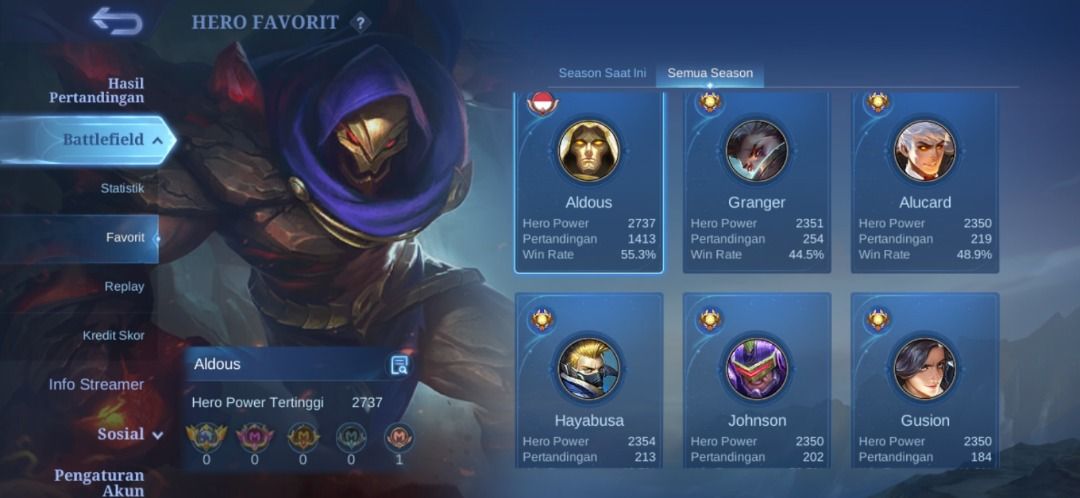Viewport: 1080px width, 498px height.
Task: Open the Kredit Skor submenu
Action: (113, 336)
